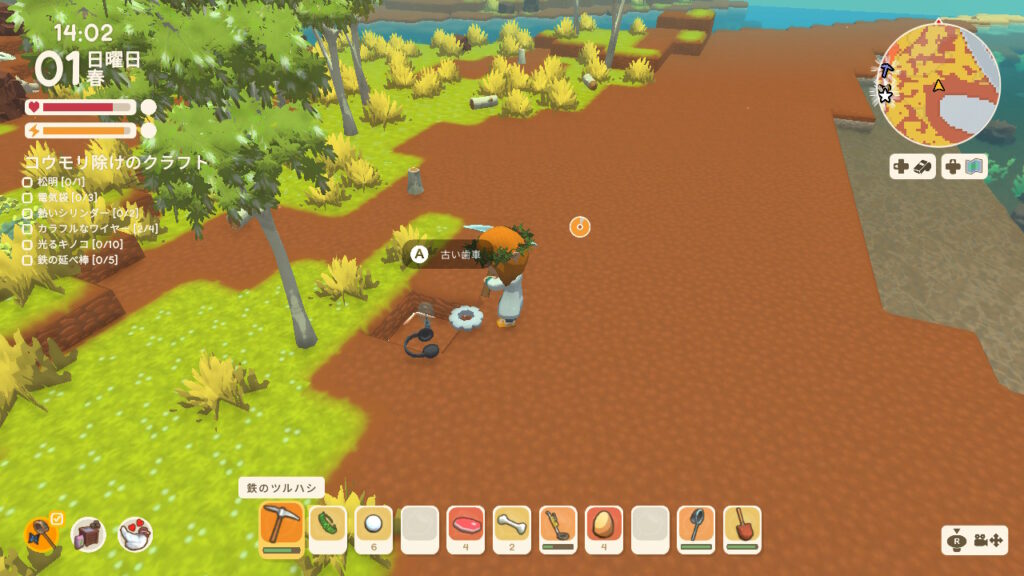This screenshot has height=576, width=1024.
Task: Click the star marker on minimap
Action: (x=885, y=96)
